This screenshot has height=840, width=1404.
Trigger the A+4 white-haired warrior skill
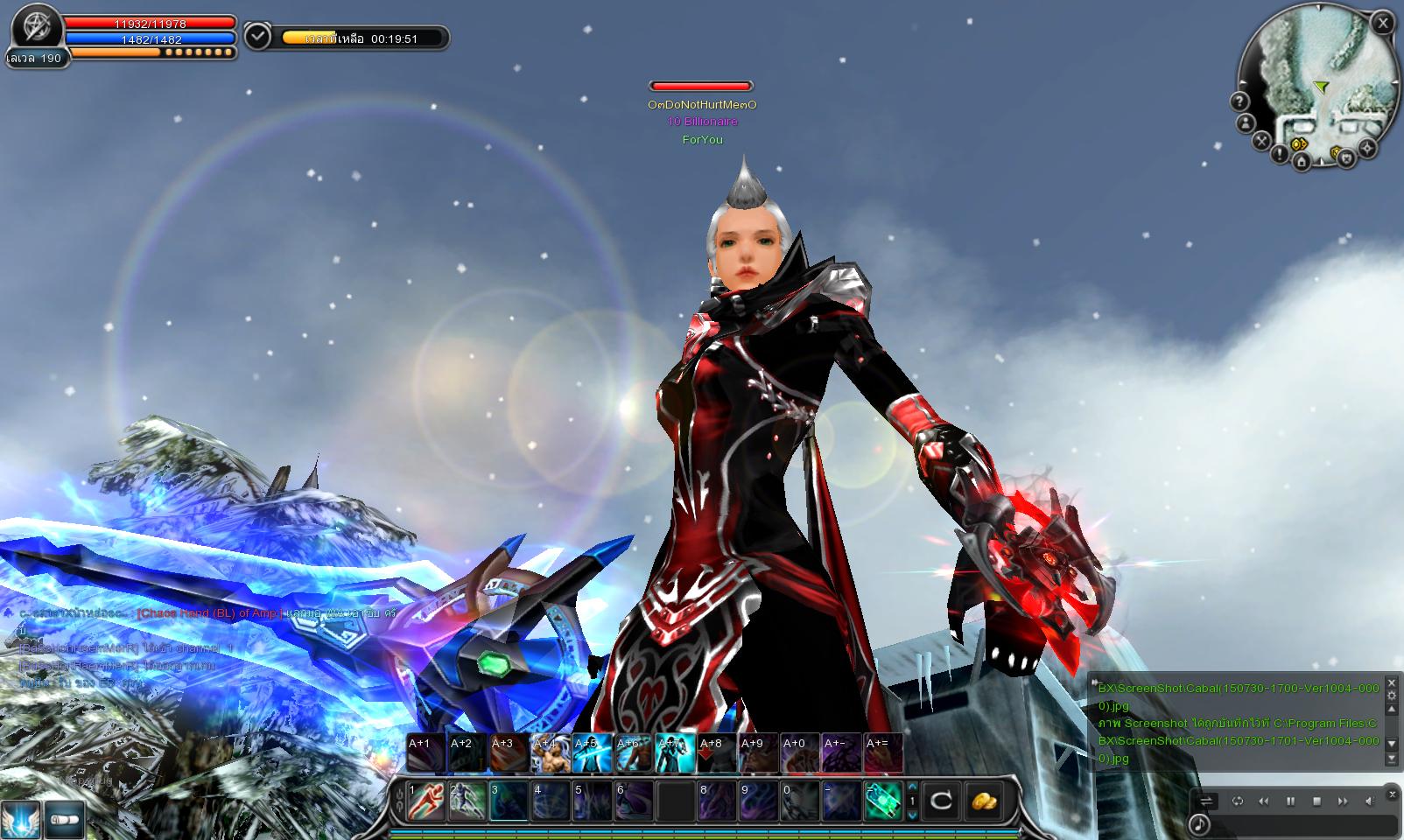click(x=551, y=753)
